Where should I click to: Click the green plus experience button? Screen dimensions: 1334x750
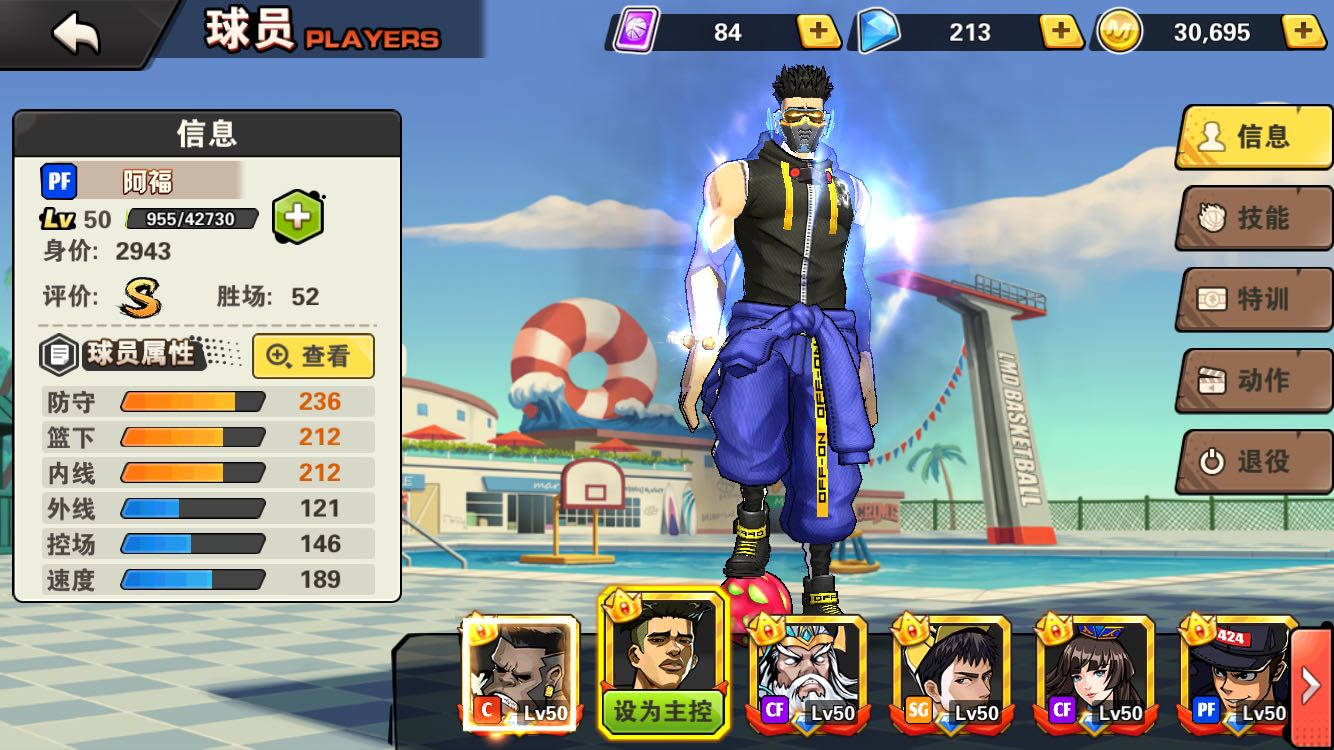(x=297, y=216)
